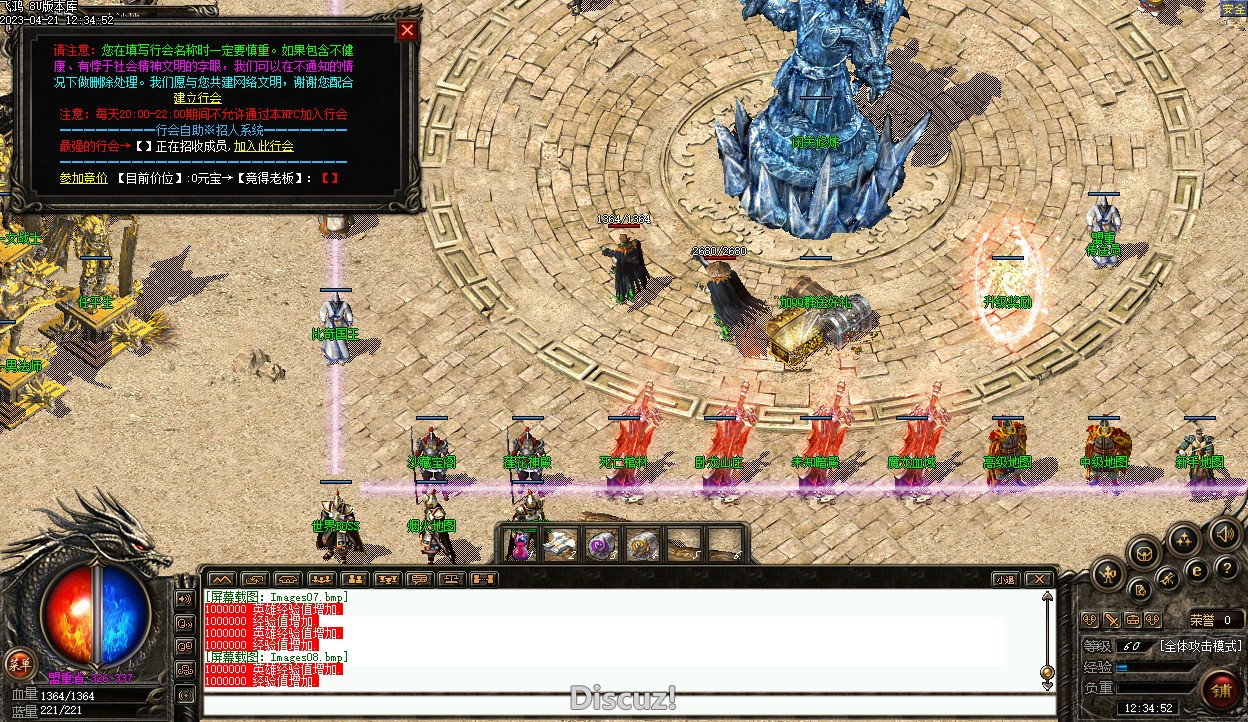The image size is (1248, 722).
Task: Click the chat text input field
Action: point(620,703)
